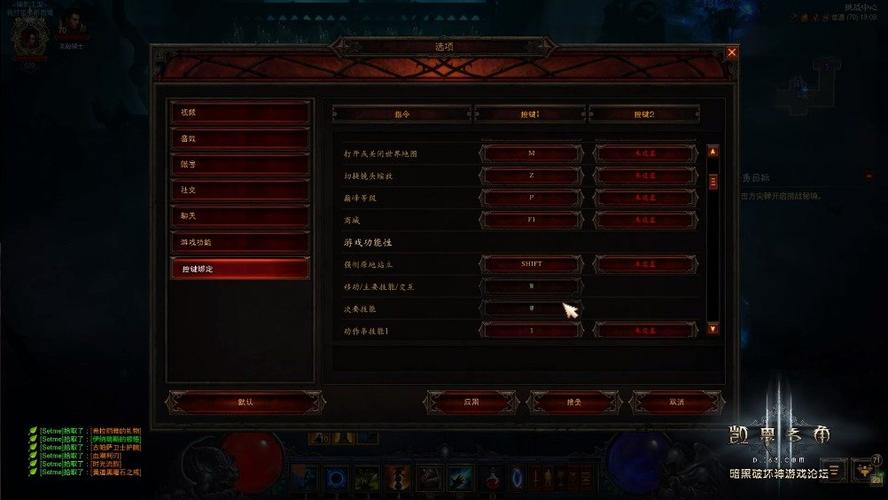Rebind the force-stand-still SHIFT key
The width and height of the screenshot is (888, 500).
click(x=531, y=264)
